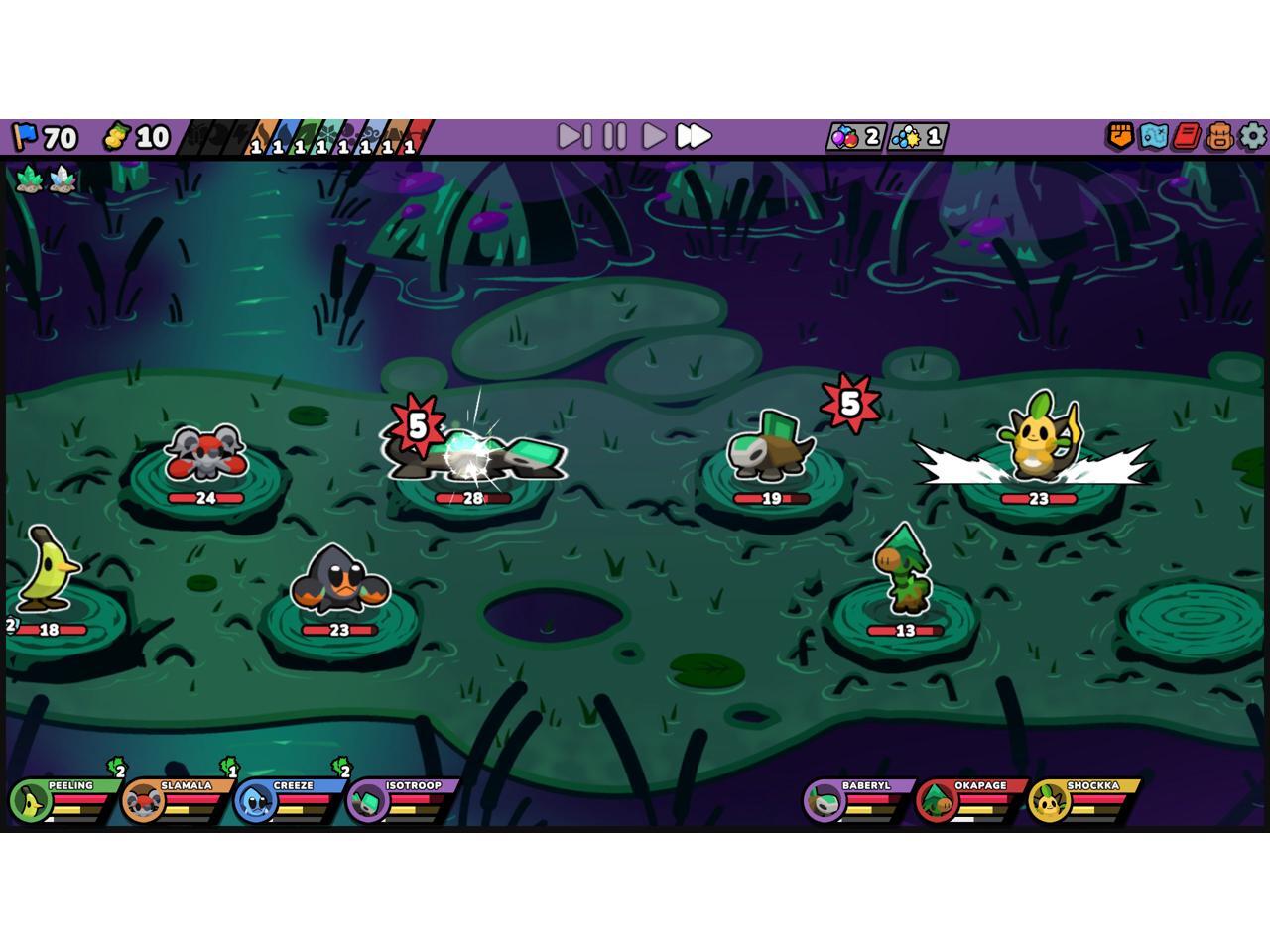Click the green crystal relic icon
This screenshot has height=952, width=1270.
pos(29,179)
